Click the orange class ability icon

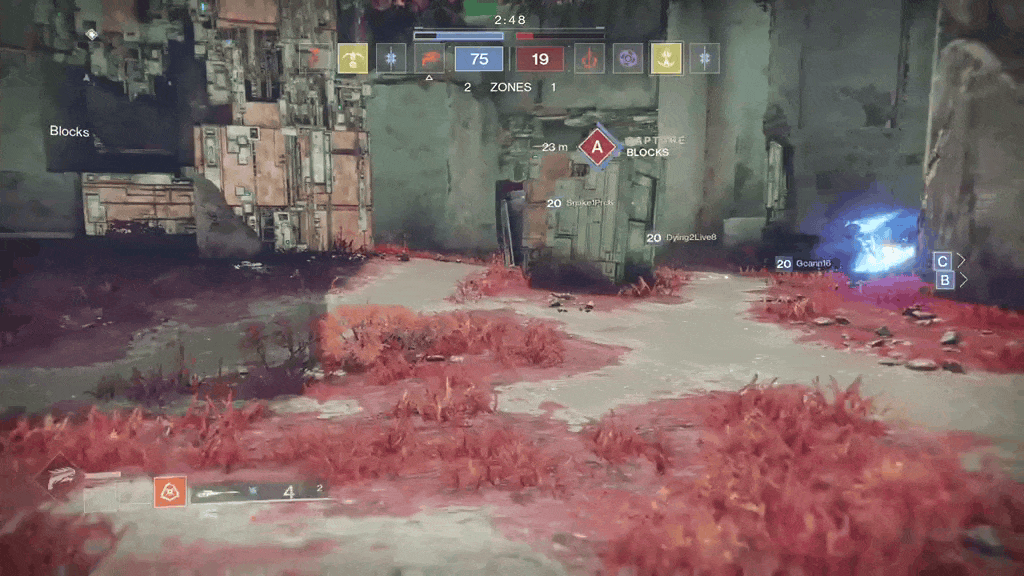coord(170,491)
